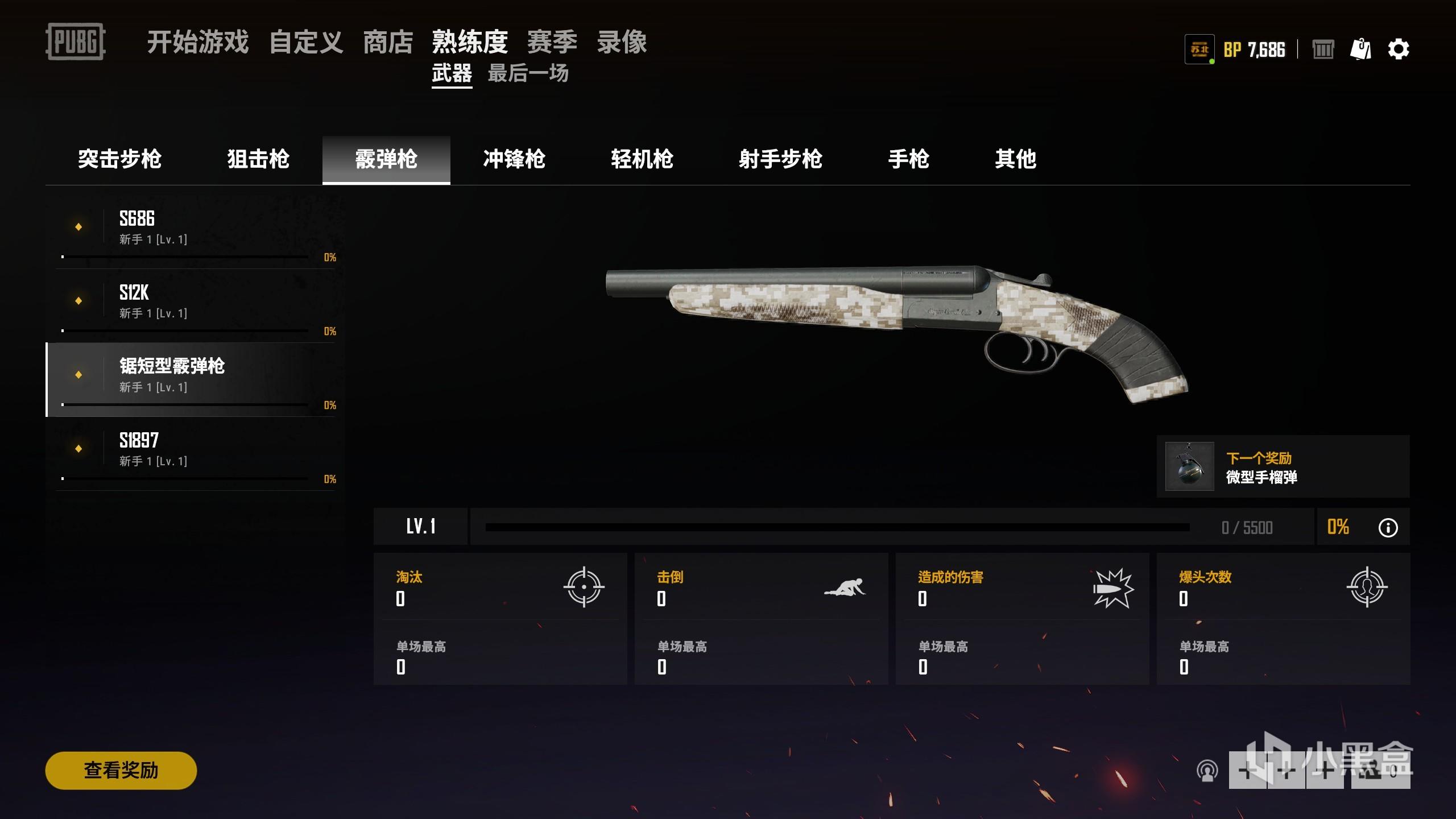1456x819 pixels.
Task: Click the 查看奖励 rewards button
Action: (x=121, y=770)
